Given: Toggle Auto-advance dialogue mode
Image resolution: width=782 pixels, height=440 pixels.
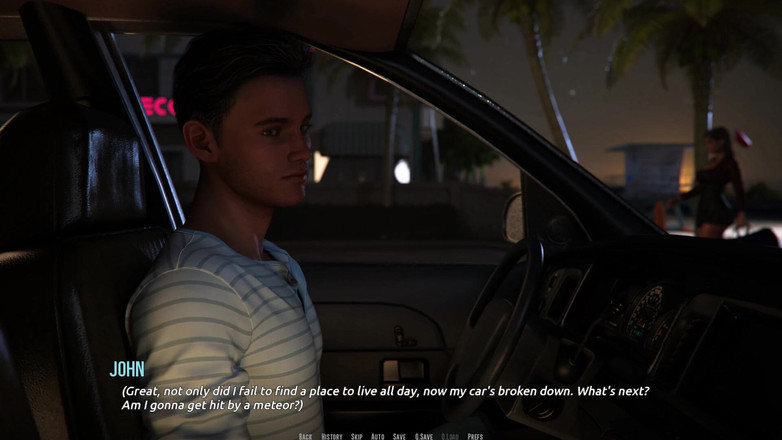Looking at the screenshot, I should (378, 436).
